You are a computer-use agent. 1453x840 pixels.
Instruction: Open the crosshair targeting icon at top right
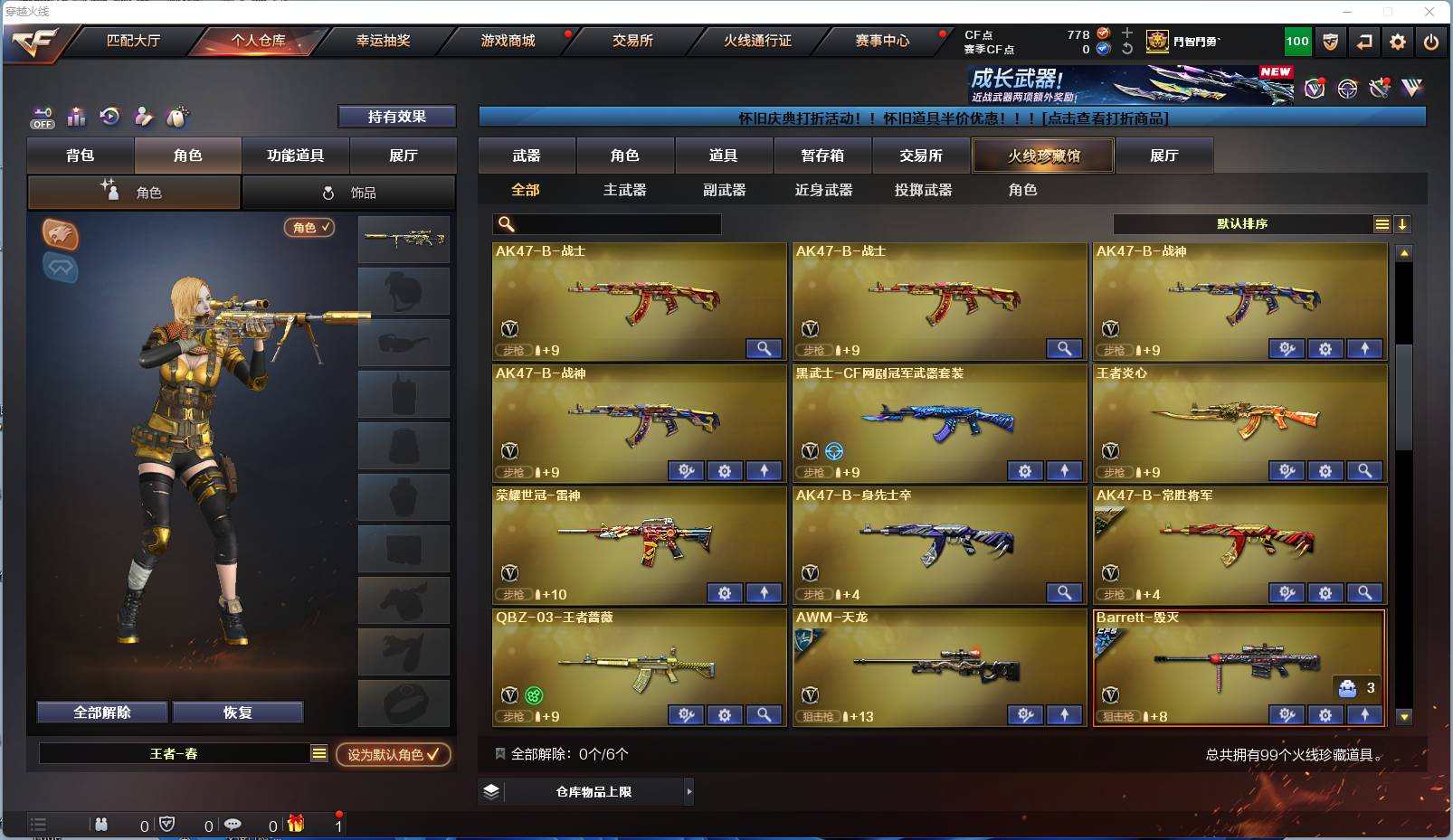(1346, 88)
